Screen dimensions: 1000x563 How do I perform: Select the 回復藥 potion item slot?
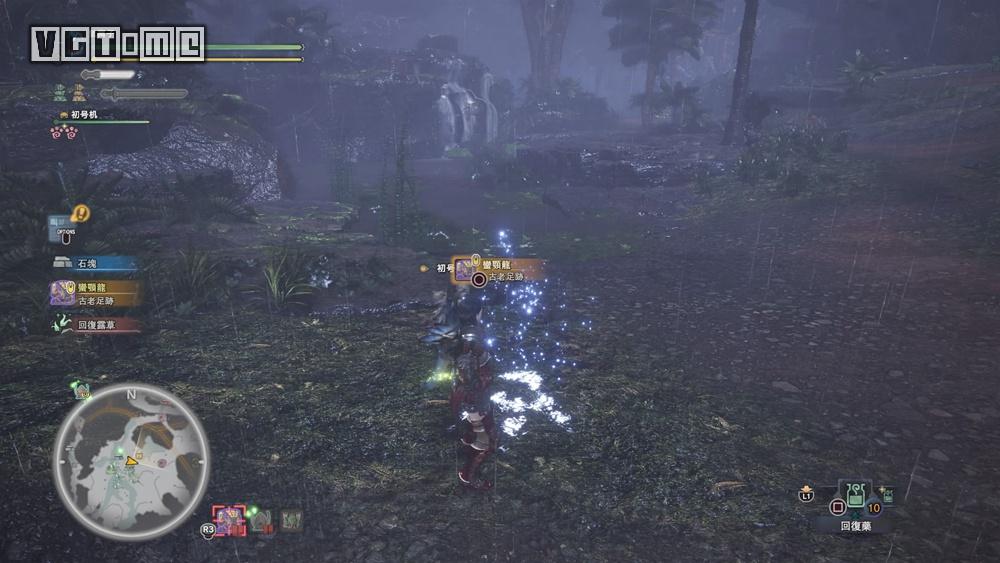click(x=855, y=496)
